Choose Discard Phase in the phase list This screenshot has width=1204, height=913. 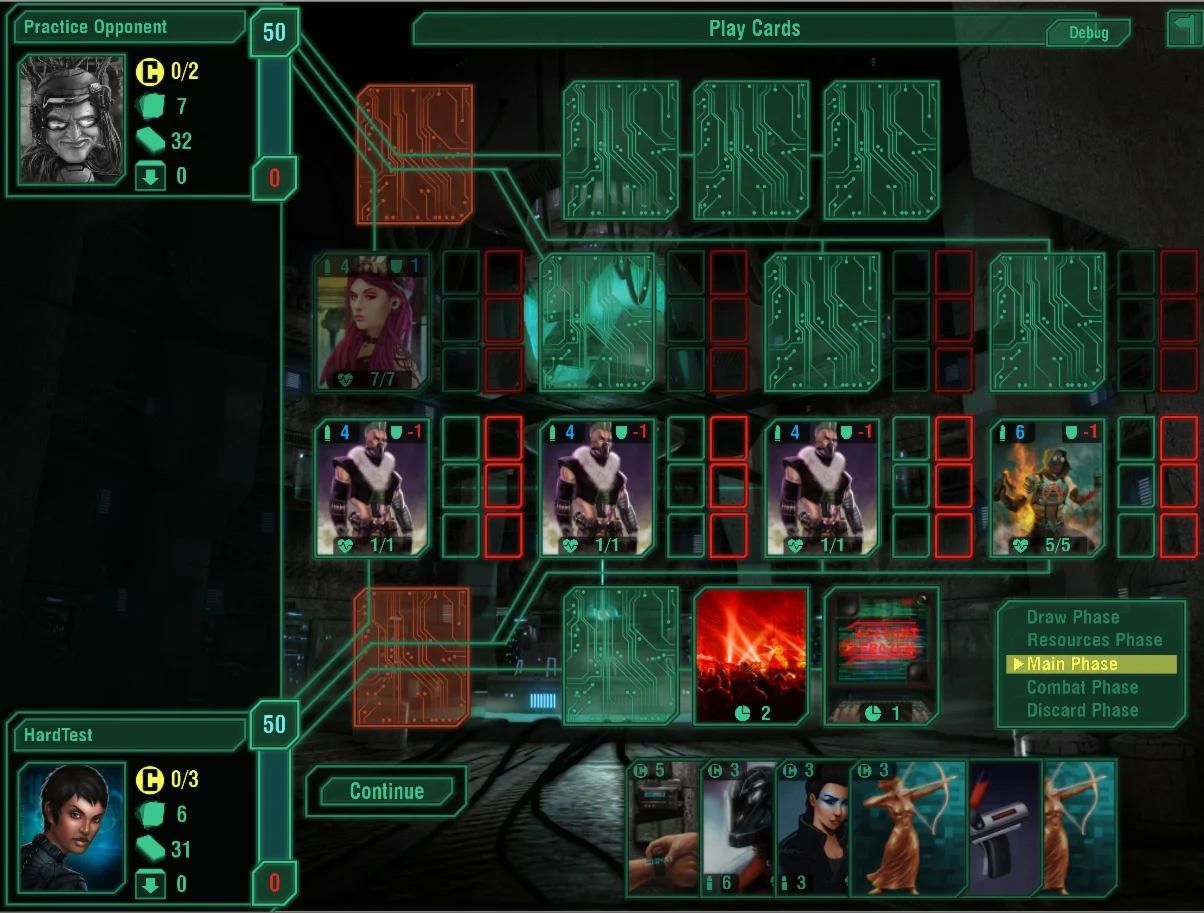pyautogui.click(x=1082, y=710)
